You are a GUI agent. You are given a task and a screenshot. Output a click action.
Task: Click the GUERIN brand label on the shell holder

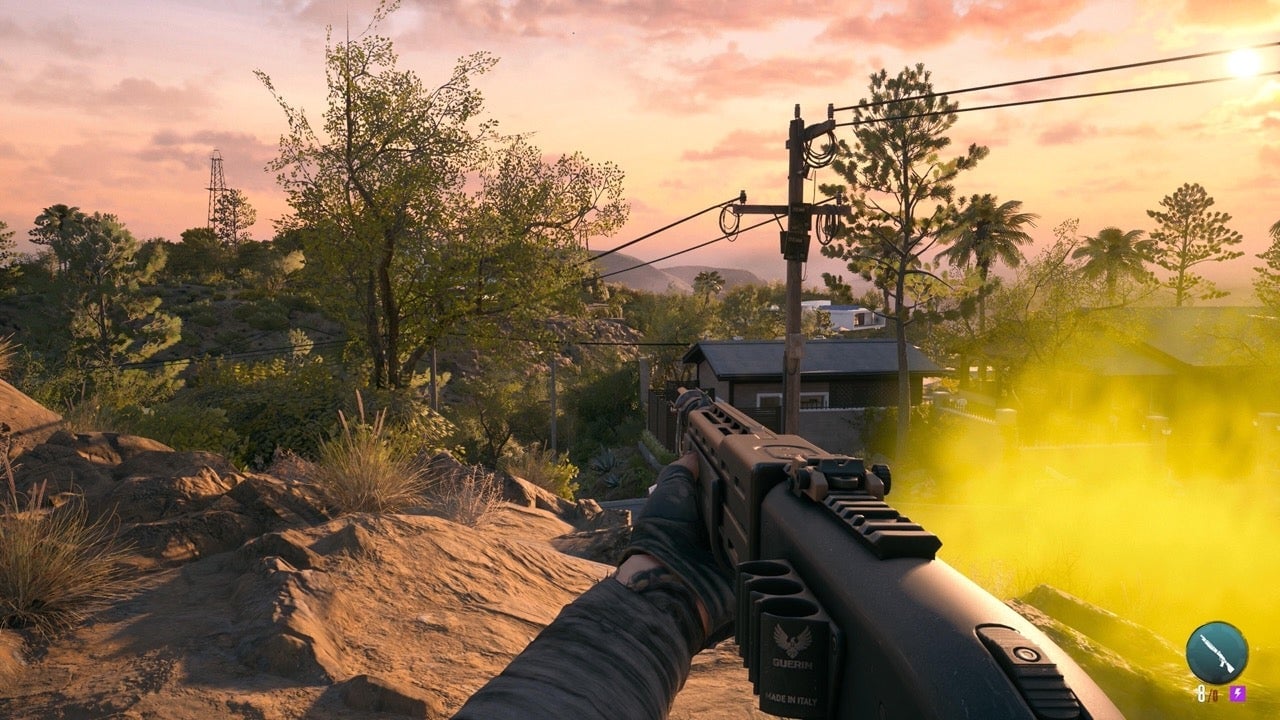pyautogui.click(x=790, y=663)
